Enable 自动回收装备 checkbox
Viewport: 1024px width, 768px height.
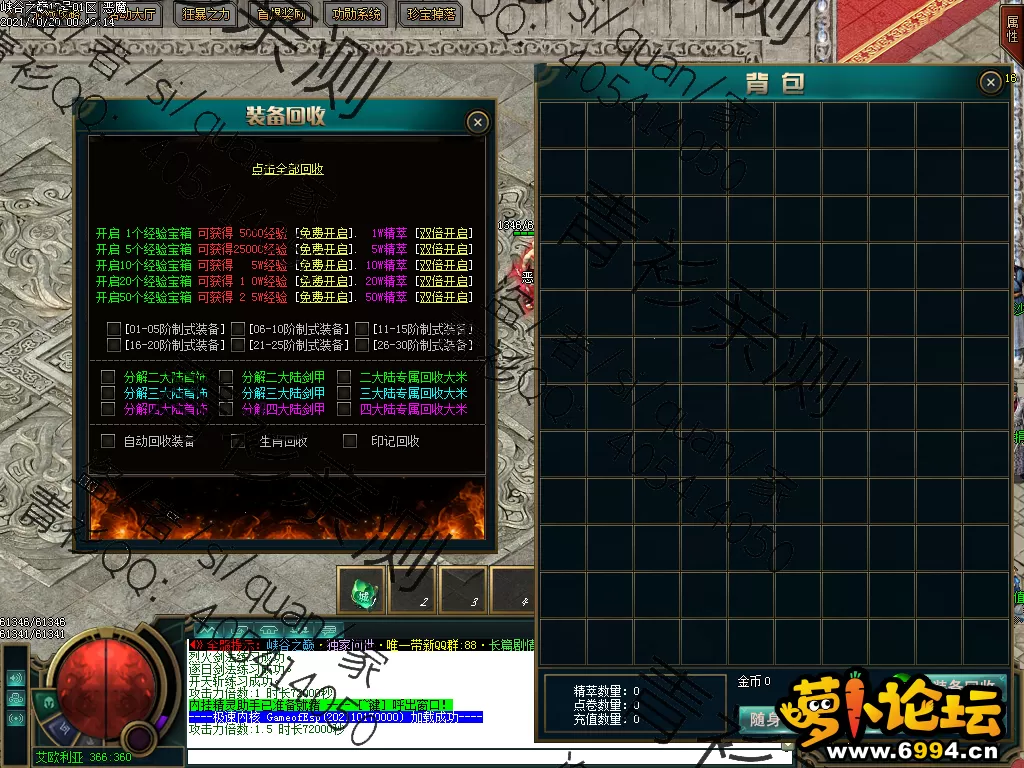[x=108, y=441]
